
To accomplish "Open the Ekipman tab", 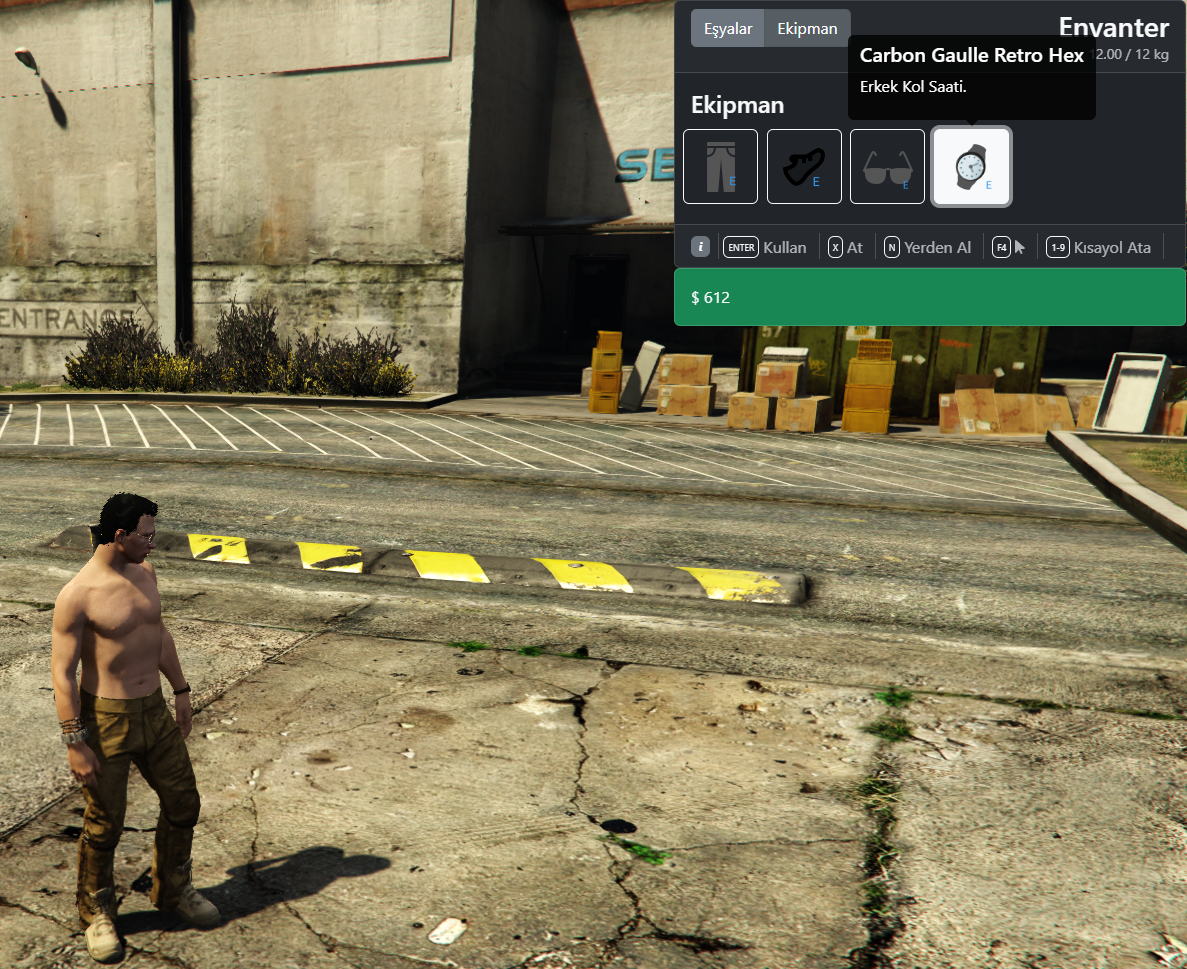I will click(807, 28).
